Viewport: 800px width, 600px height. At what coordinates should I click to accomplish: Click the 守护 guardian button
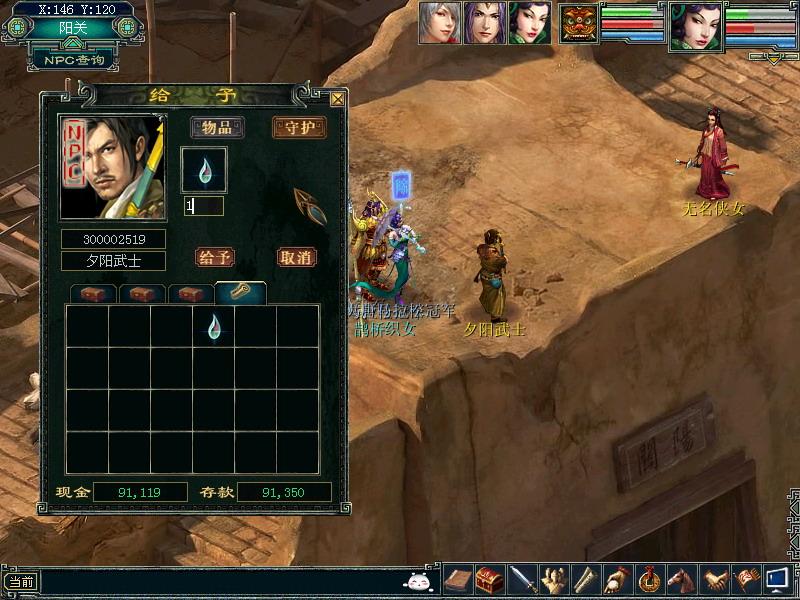(x=299, y=128)
